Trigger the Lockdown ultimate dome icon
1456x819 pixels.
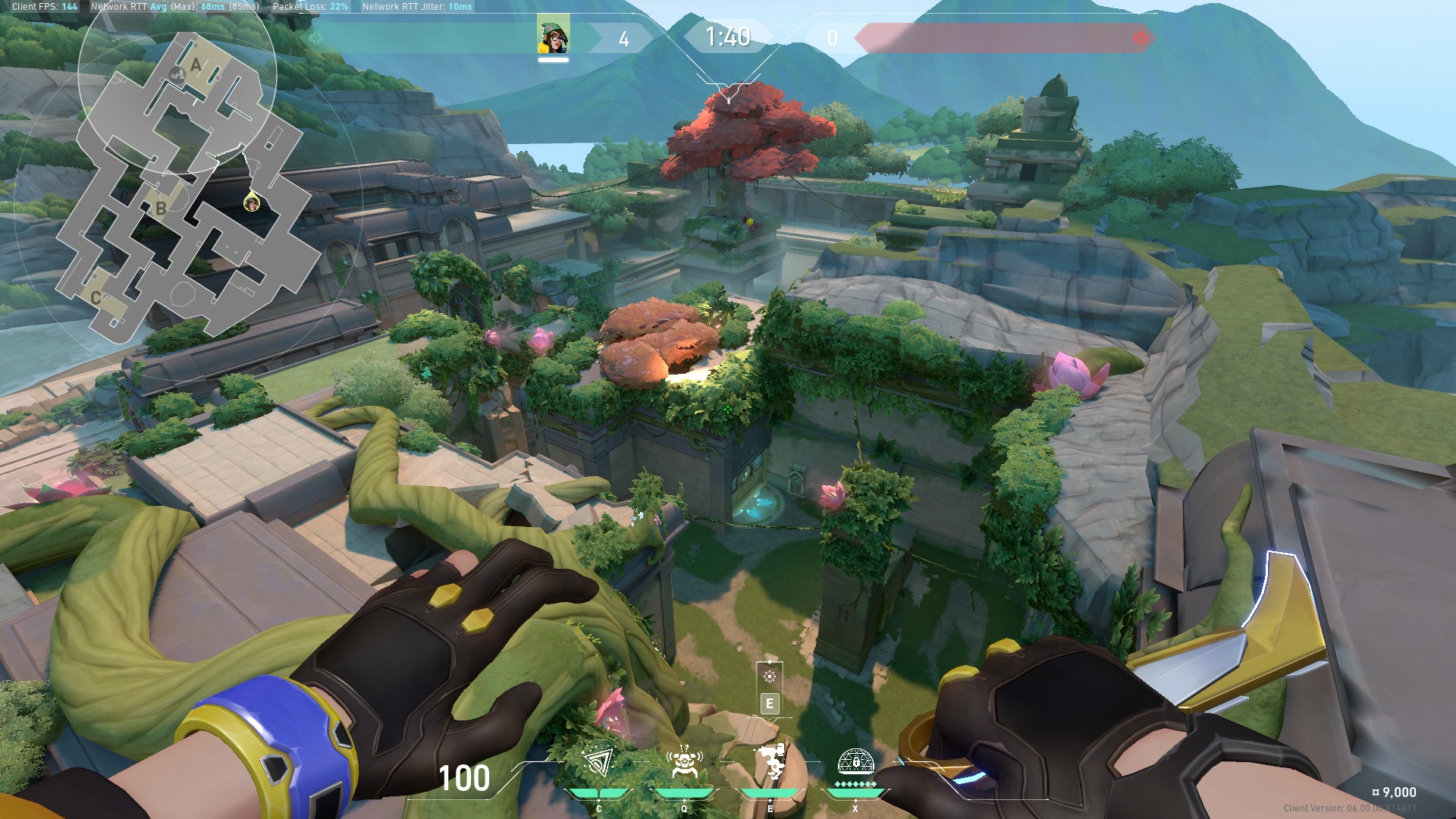click(855, 761)
